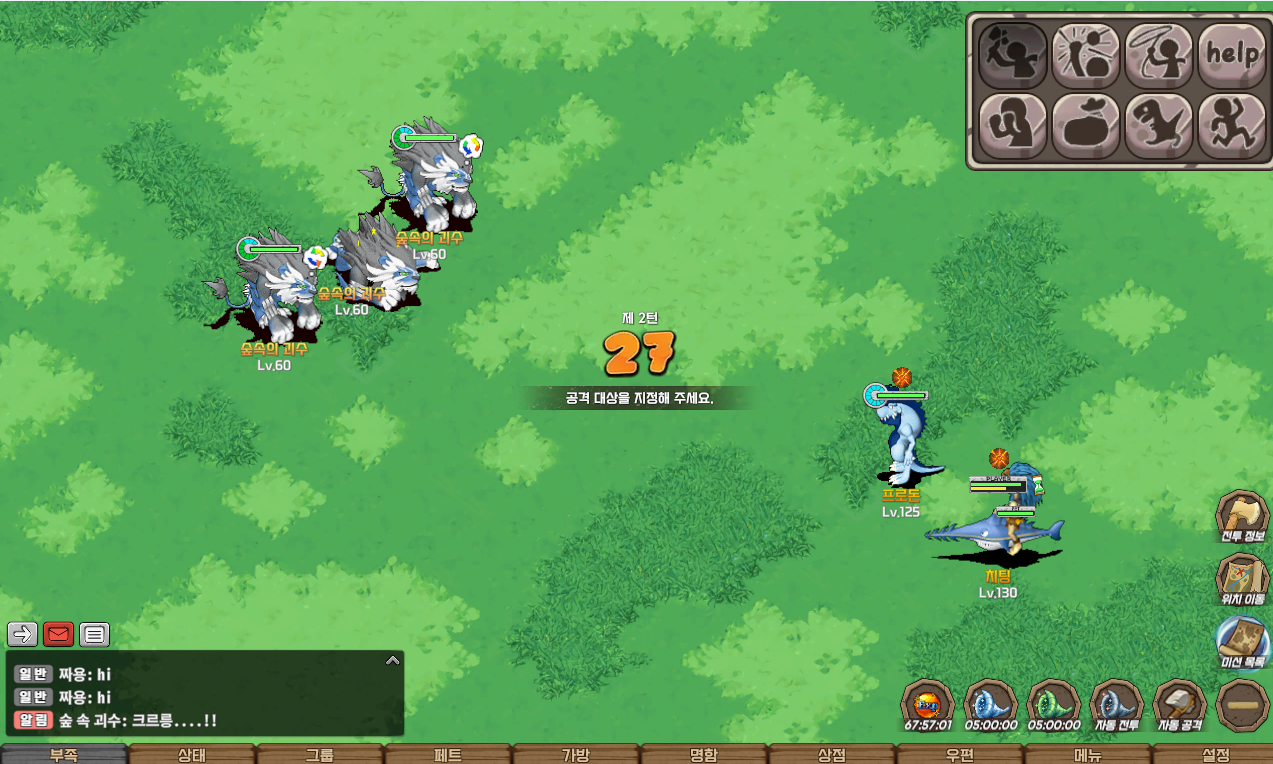Open the item bag battle command

1085,126
